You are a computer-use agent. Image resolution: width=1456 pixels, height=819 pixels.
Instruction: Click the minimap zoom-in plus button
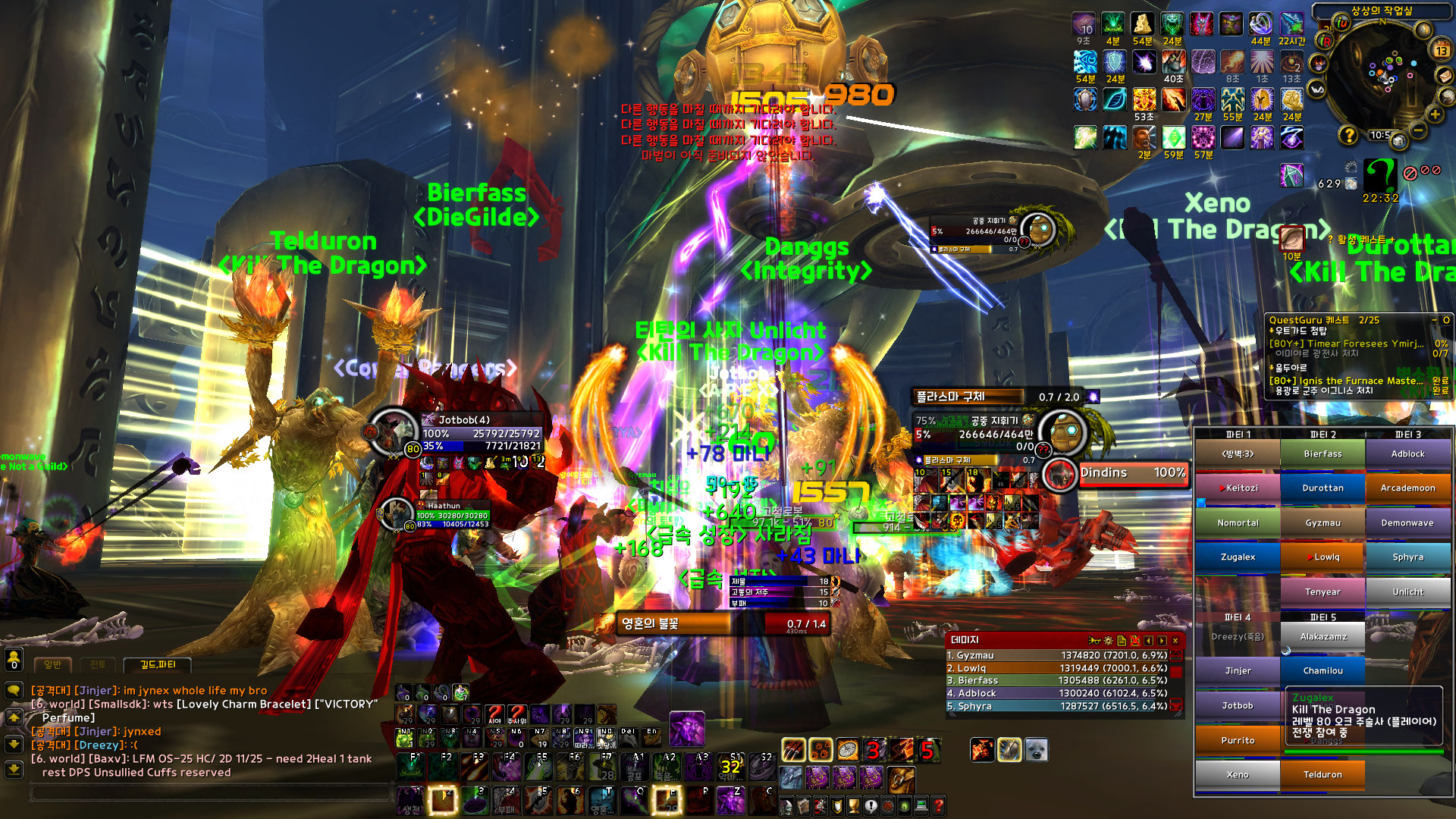(x=1435, y=115)
